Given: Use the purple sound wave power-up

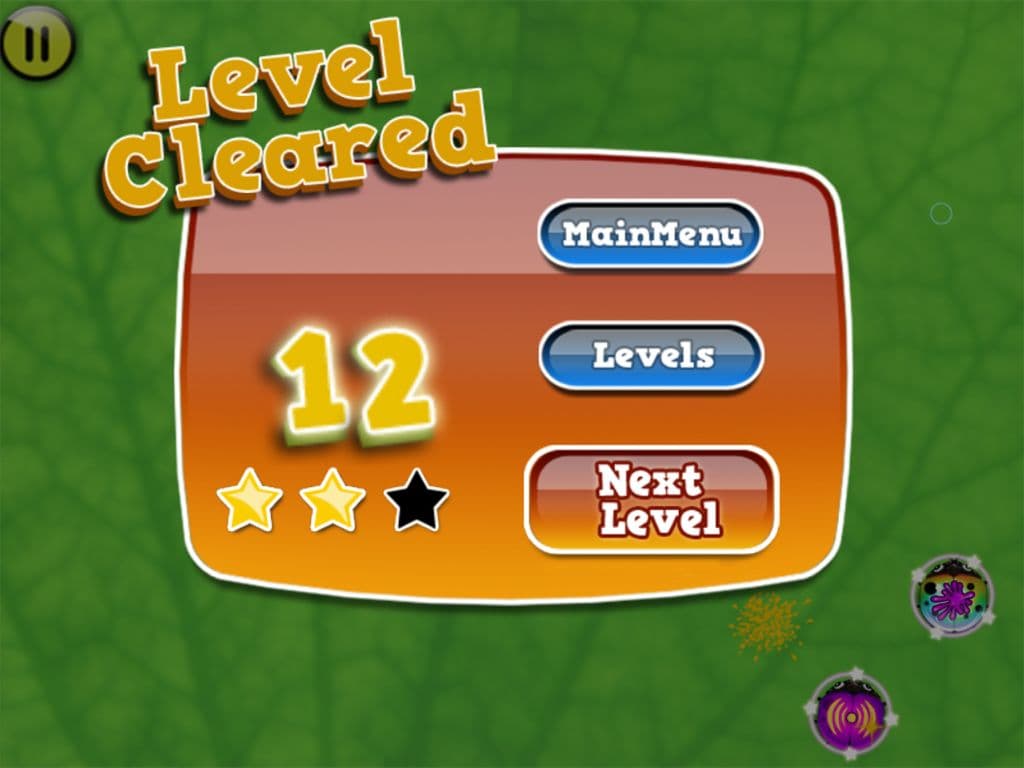Looking at the screenshot, I should 849,714.
